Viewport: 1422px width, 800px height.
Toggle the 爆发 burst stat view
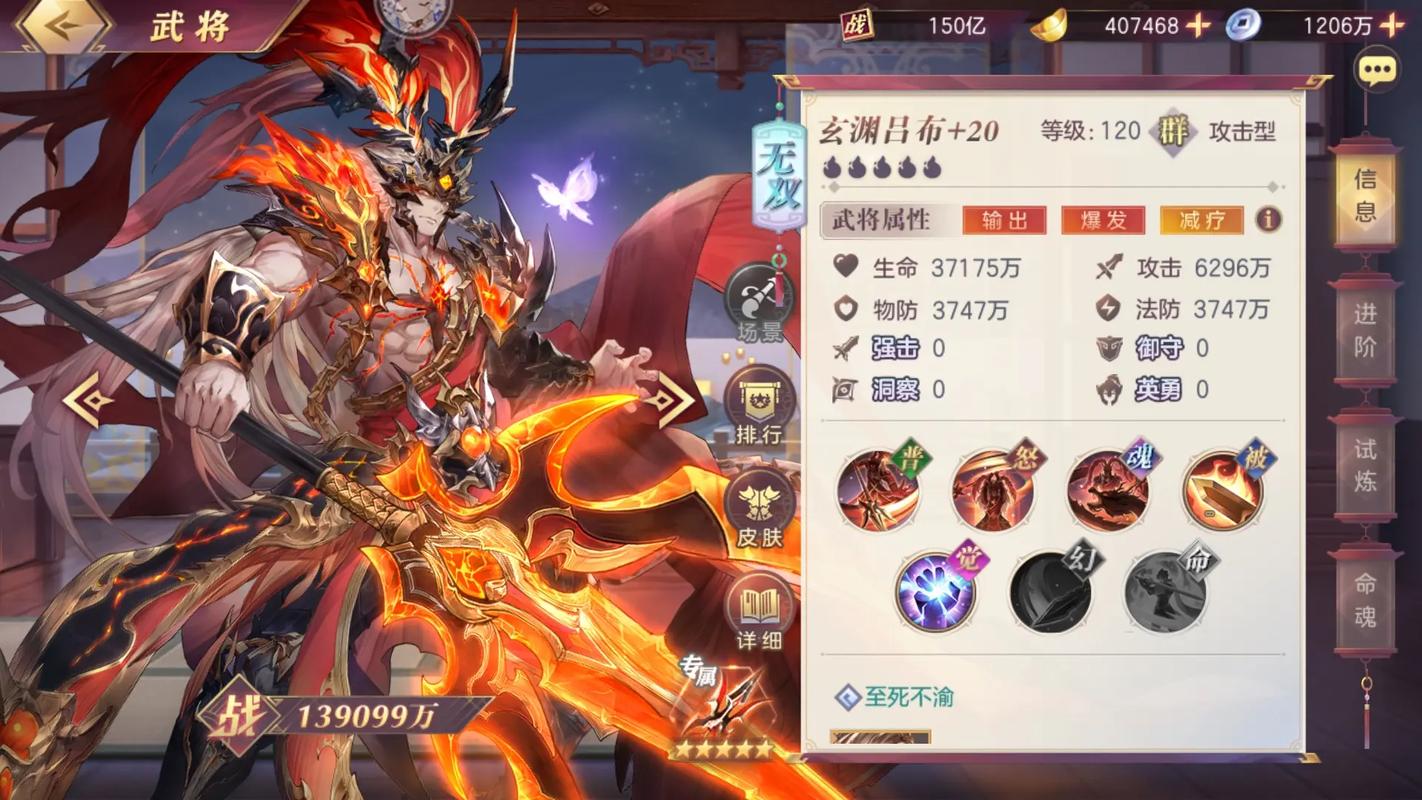click(1103, 220)
